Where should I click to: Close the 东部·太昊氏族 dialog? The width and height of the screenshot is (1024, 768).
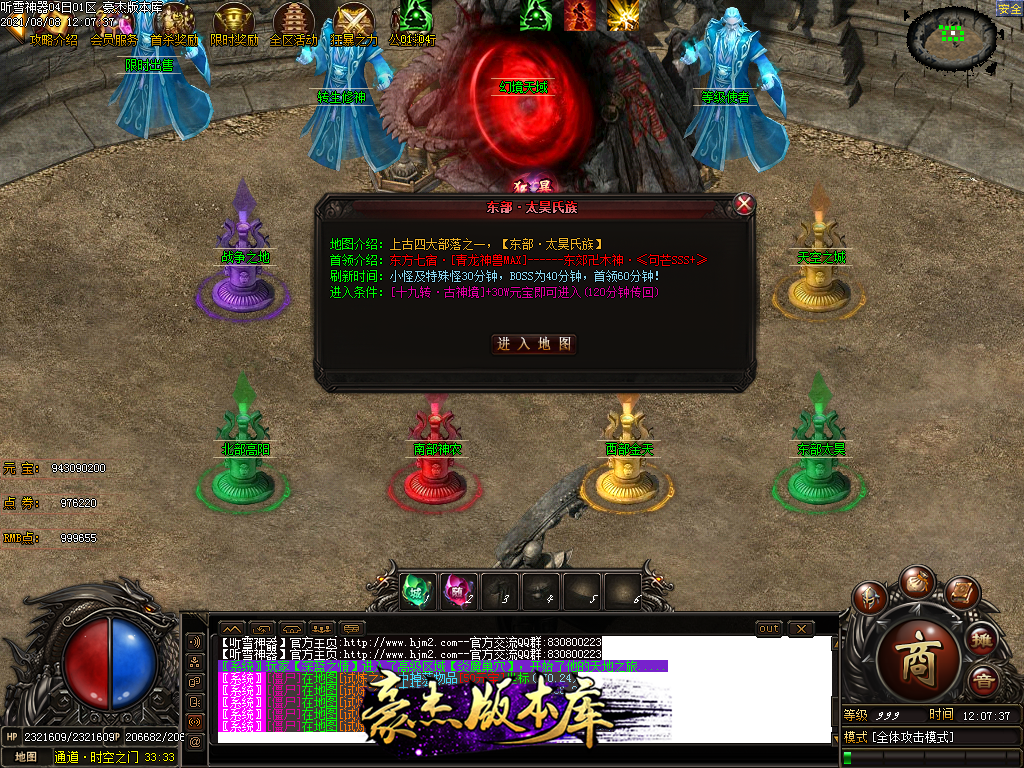click(744, 204)
